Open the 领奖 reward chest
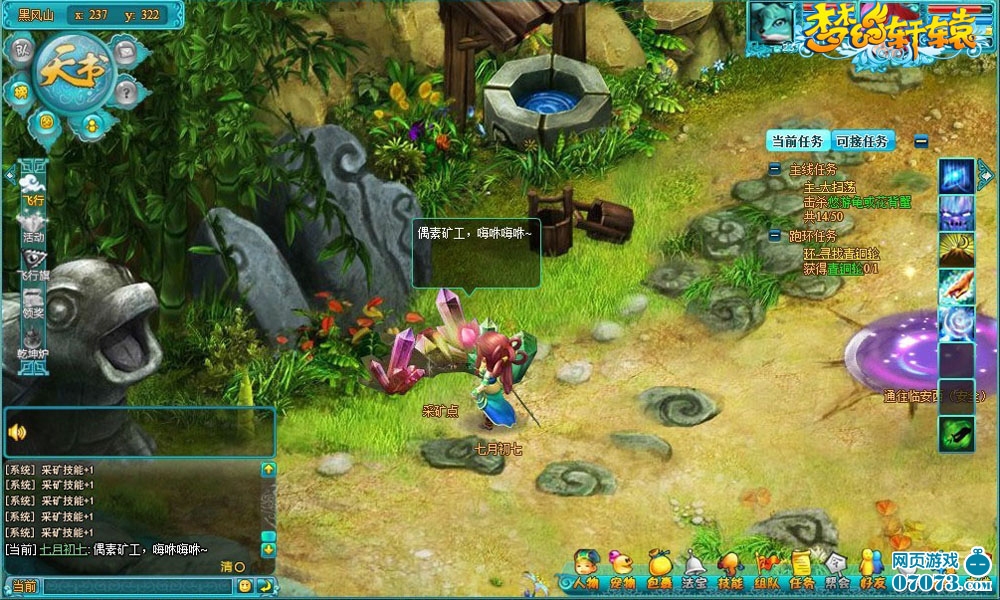The image size is (1000, 600). pyautogui.click(x=33, y=302)
